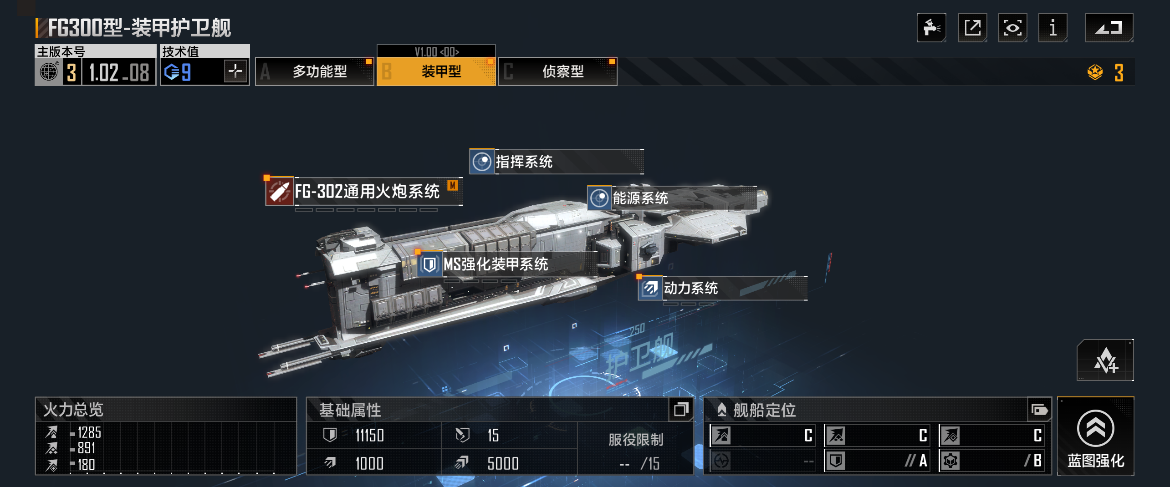Select the MS强化装甲系统 module
This screenshot has width=1170, height=487.
click(495, 264)
